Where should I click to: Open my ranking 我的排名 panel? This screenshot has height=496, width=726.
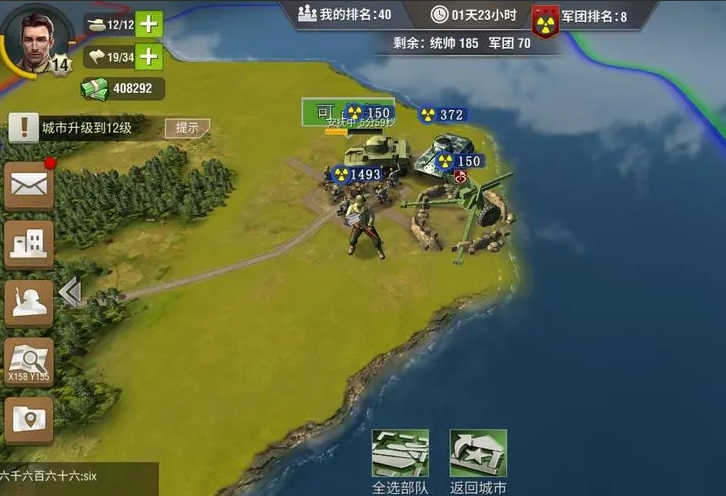344,14
